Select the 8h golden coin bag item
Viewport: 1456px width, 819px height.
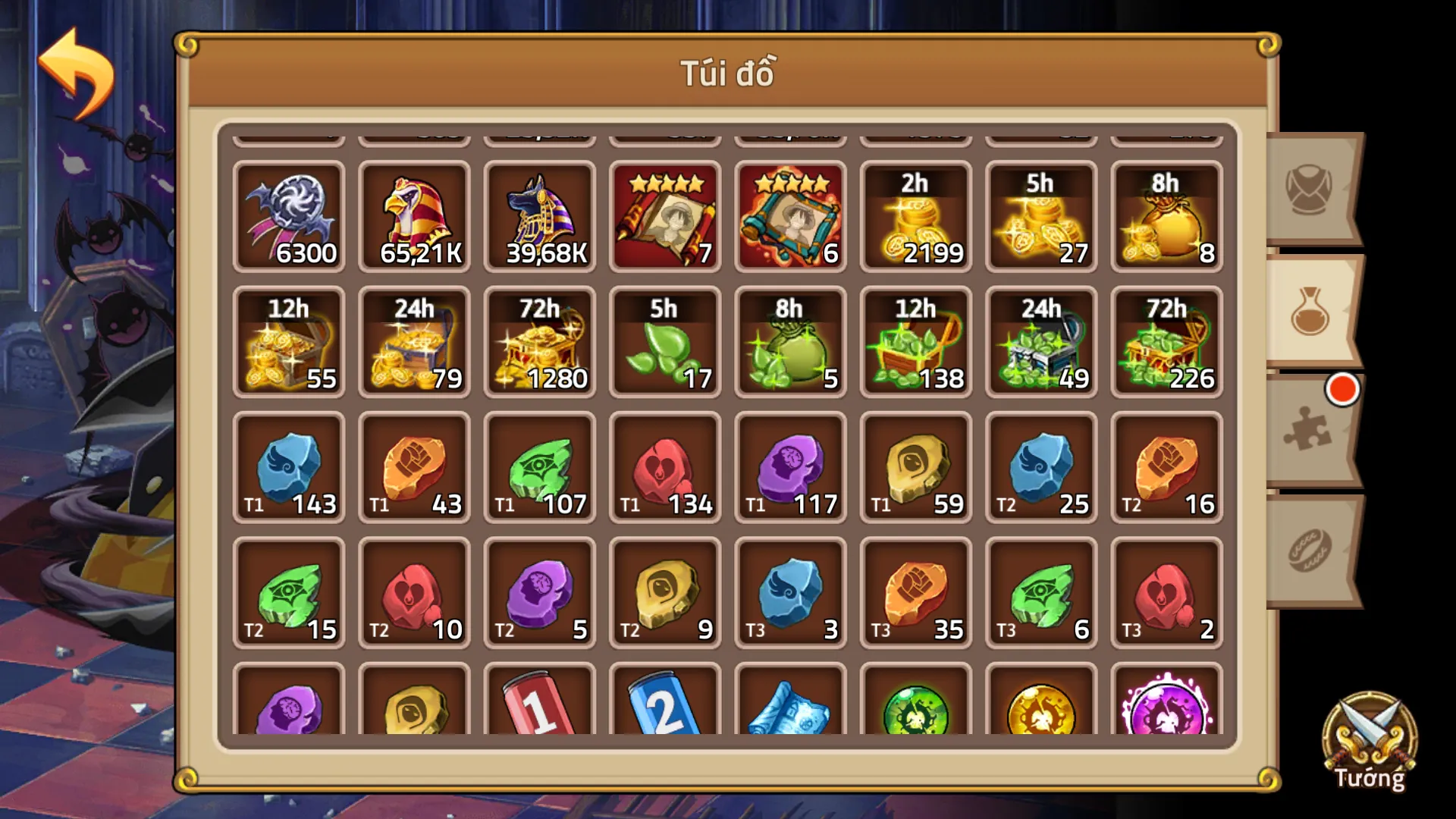click(x=1166, y=218)
